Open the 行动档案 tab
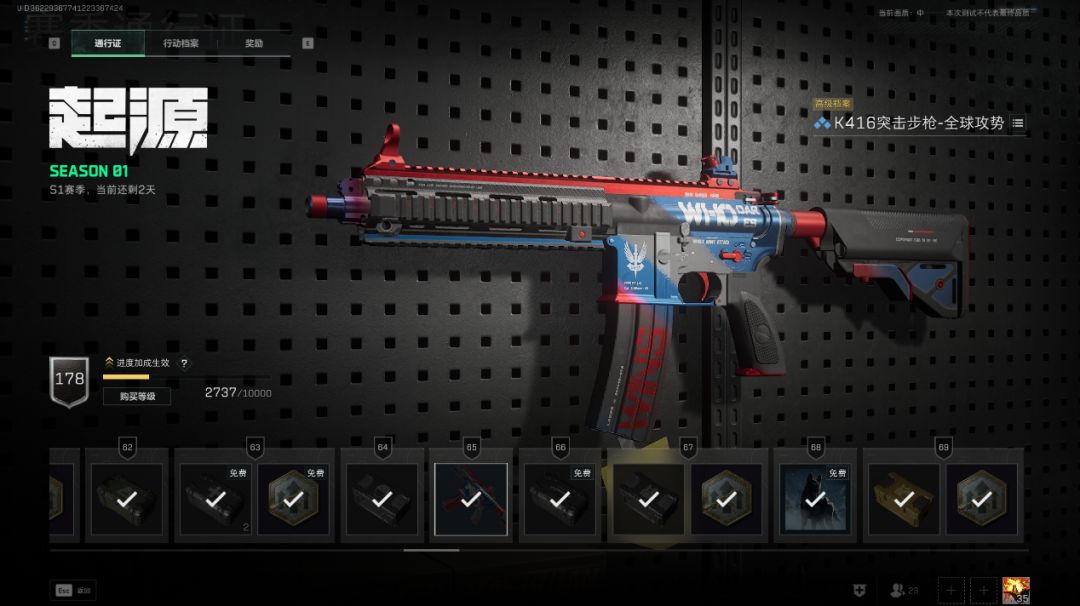The width and height of the screenshot is (1080, 606). (181, 44)
